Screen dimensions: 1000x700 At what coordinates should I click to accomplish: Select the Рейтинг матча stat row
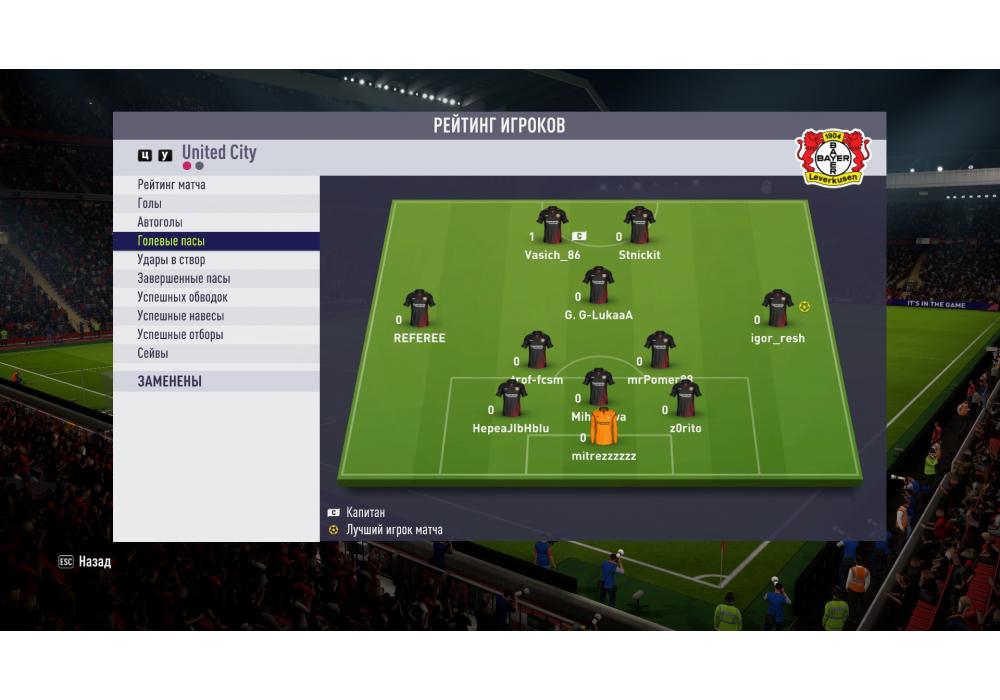click(x=171, y=185)
